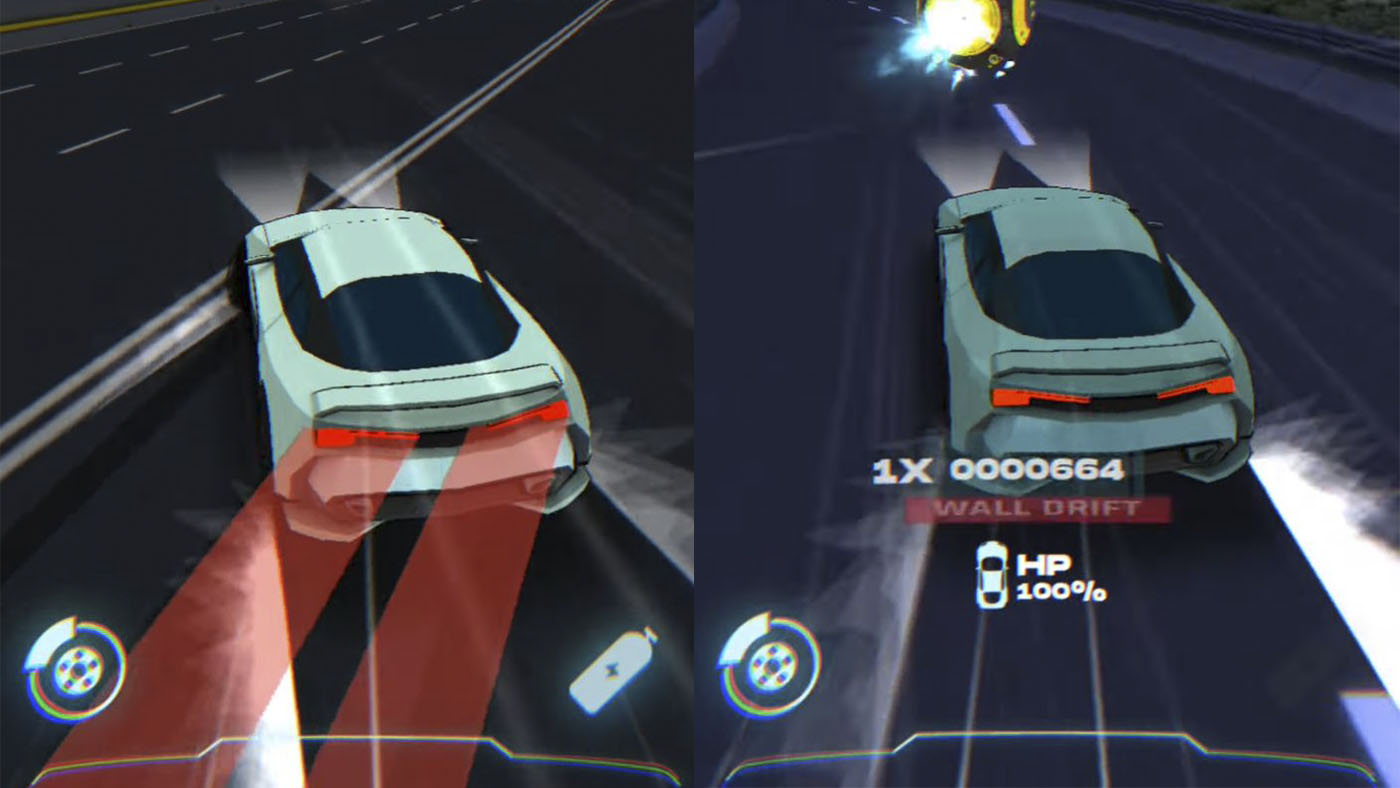Switch to the right player's screen

1050,394
